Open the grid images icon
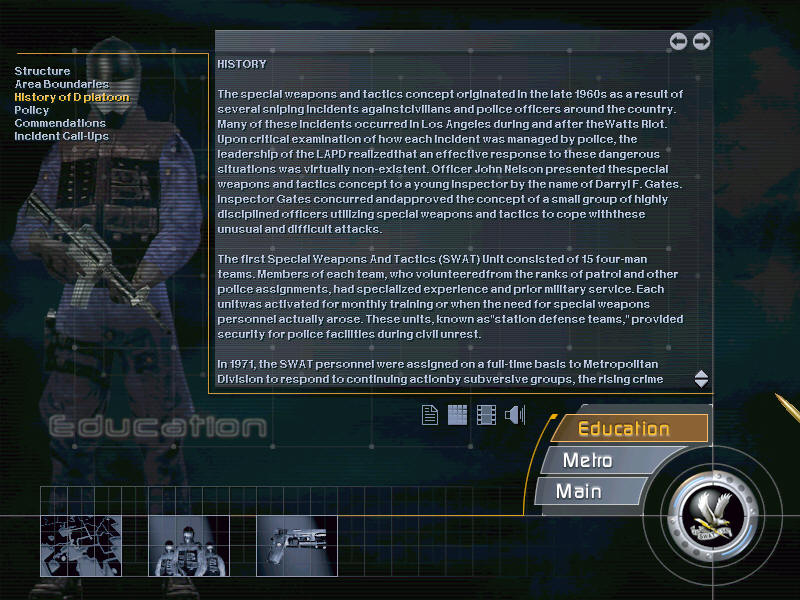Screen dimensions: 800x600 (457, 414)
